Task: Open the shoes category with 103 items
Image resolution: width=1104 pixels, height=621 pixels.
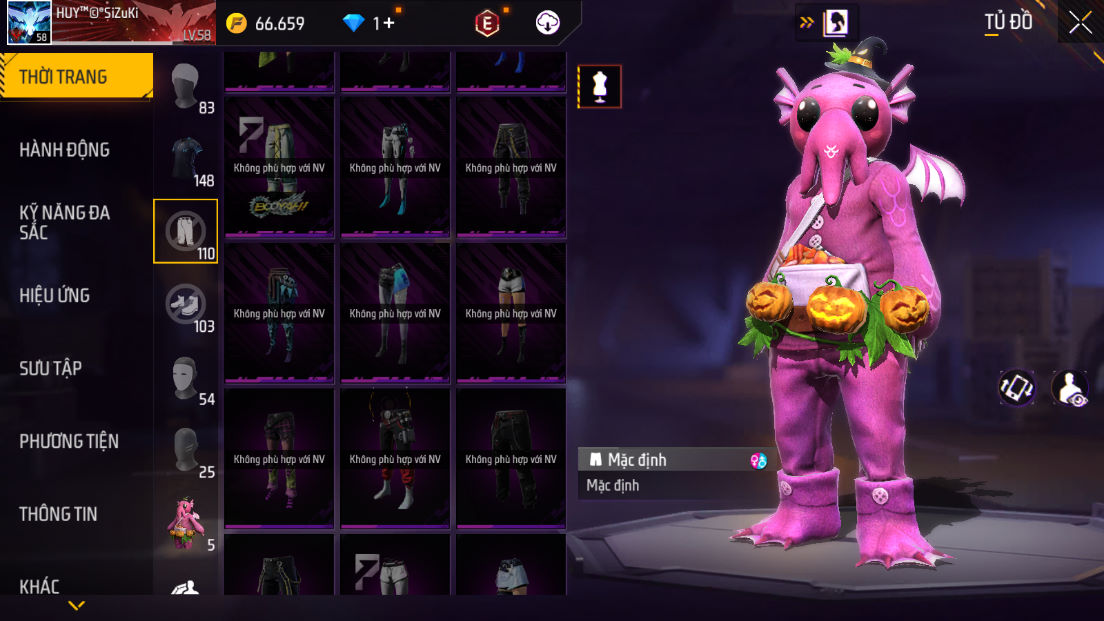Action: [186, 304]
